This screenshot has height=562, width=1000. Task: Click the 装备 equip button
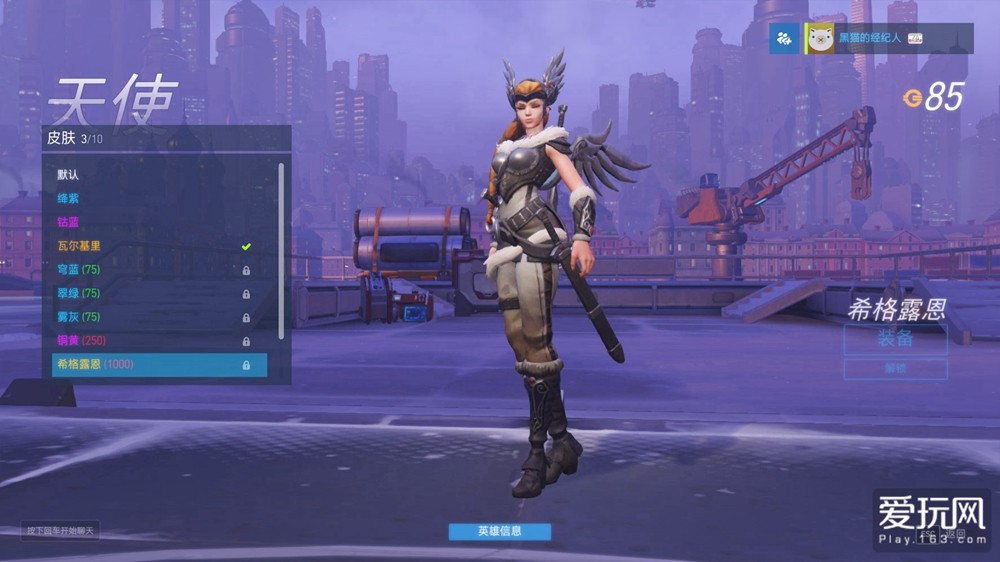coord(895,338)
